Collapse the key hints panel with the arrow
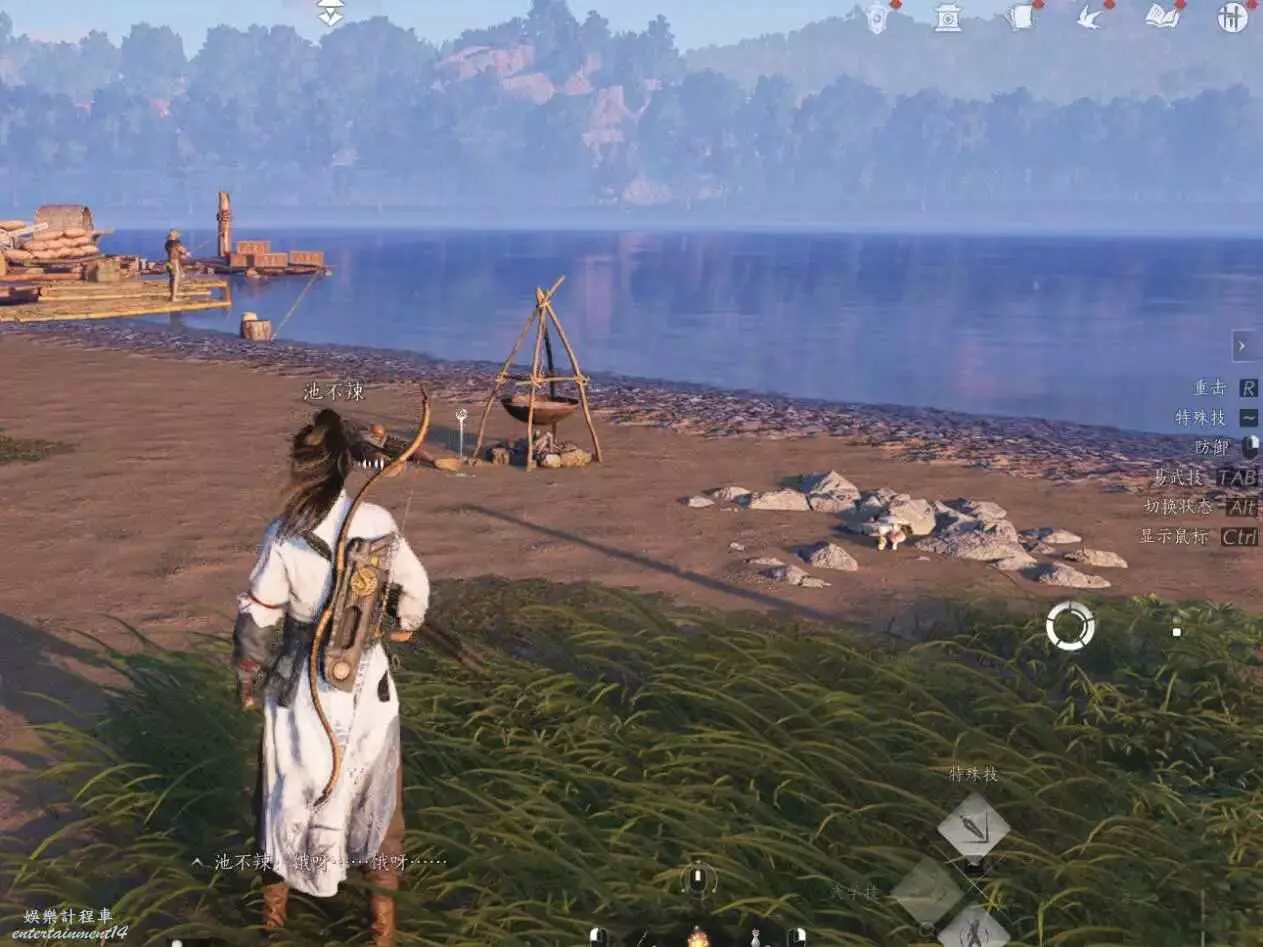Viewport: 1263px width, 947px height. [1243, 346]
